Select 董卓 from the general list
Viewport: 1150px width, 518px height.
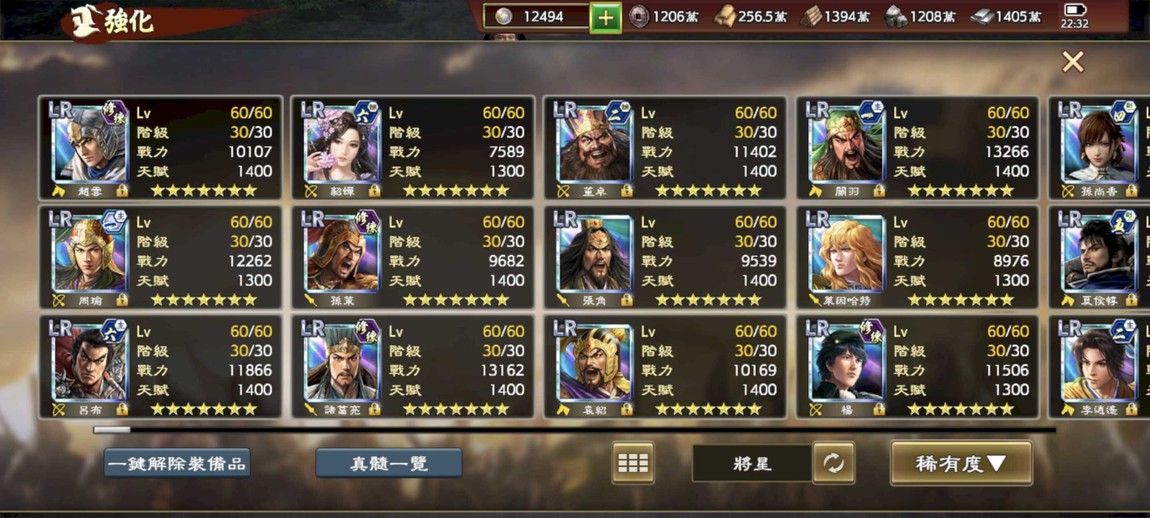point(664,148)
